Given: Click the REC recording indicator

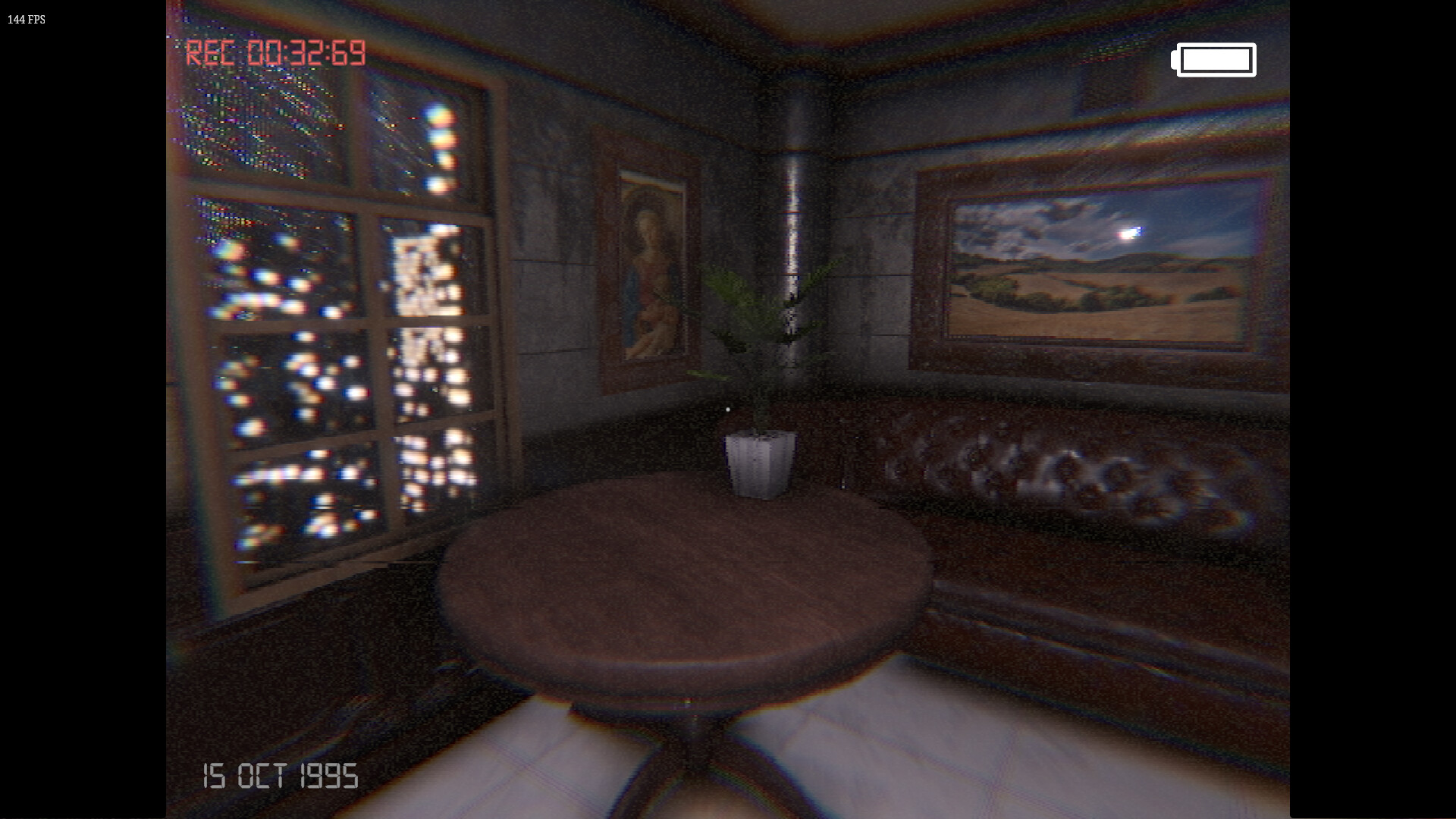Looking at the screenshot, I should (216, 53).
